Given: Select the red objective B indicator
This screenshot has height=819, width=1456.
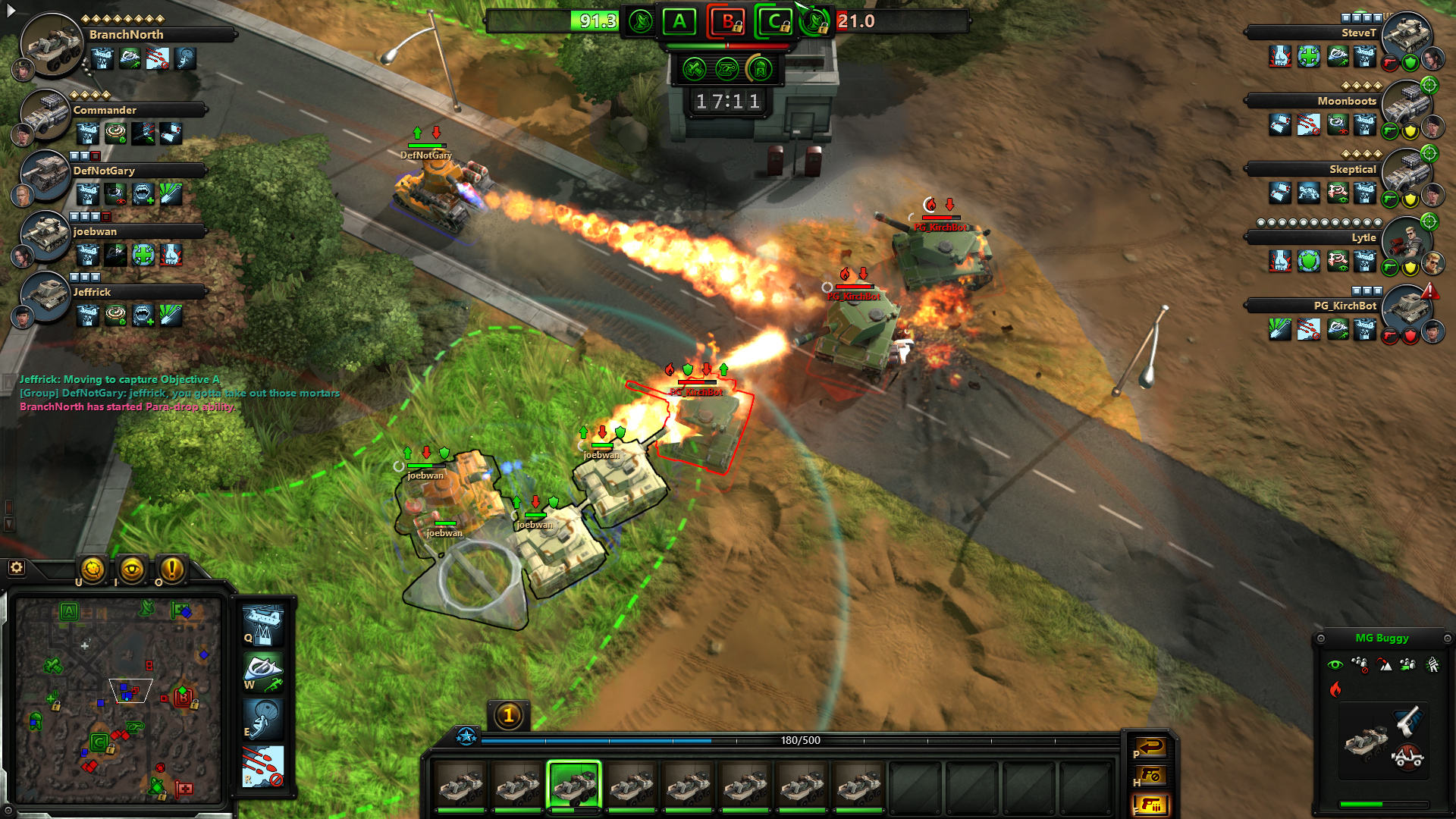Looking at the screenshot, I should click(728, 22).
